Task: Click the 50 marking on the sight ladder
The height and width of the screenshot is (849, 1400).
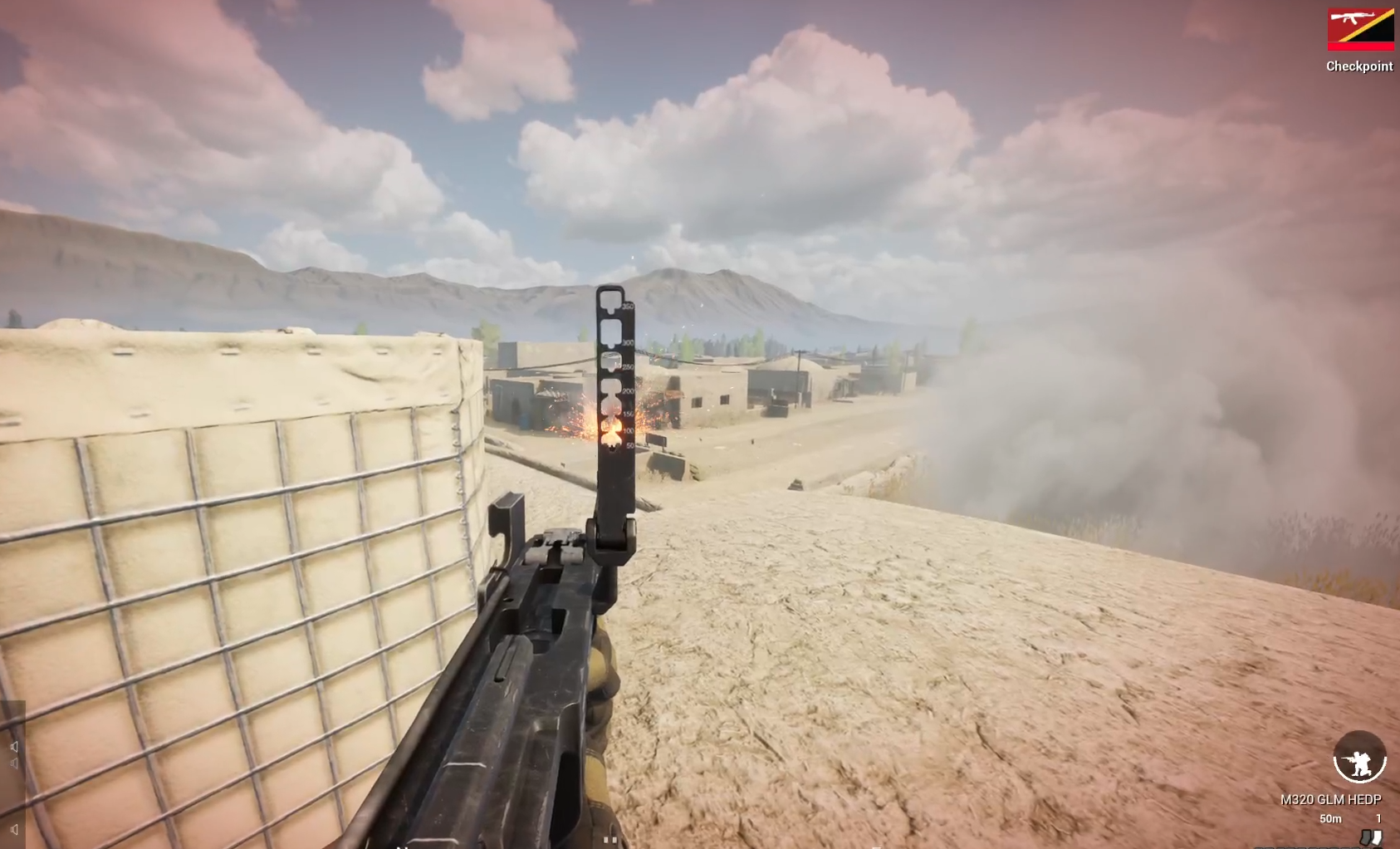Action: (629, 444)
